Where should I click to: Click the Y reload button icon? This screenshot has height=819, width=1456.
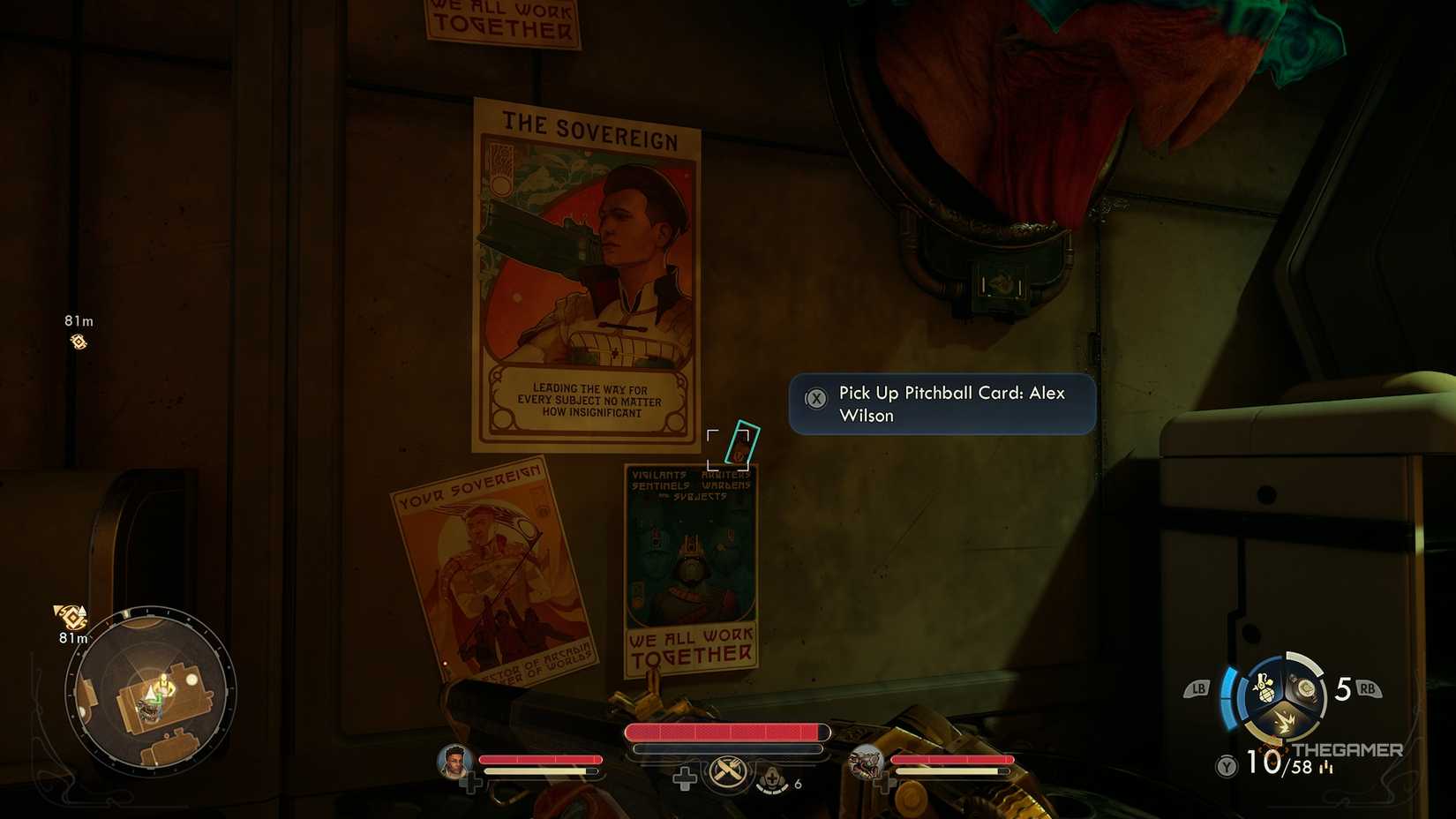click(1227, 764)
